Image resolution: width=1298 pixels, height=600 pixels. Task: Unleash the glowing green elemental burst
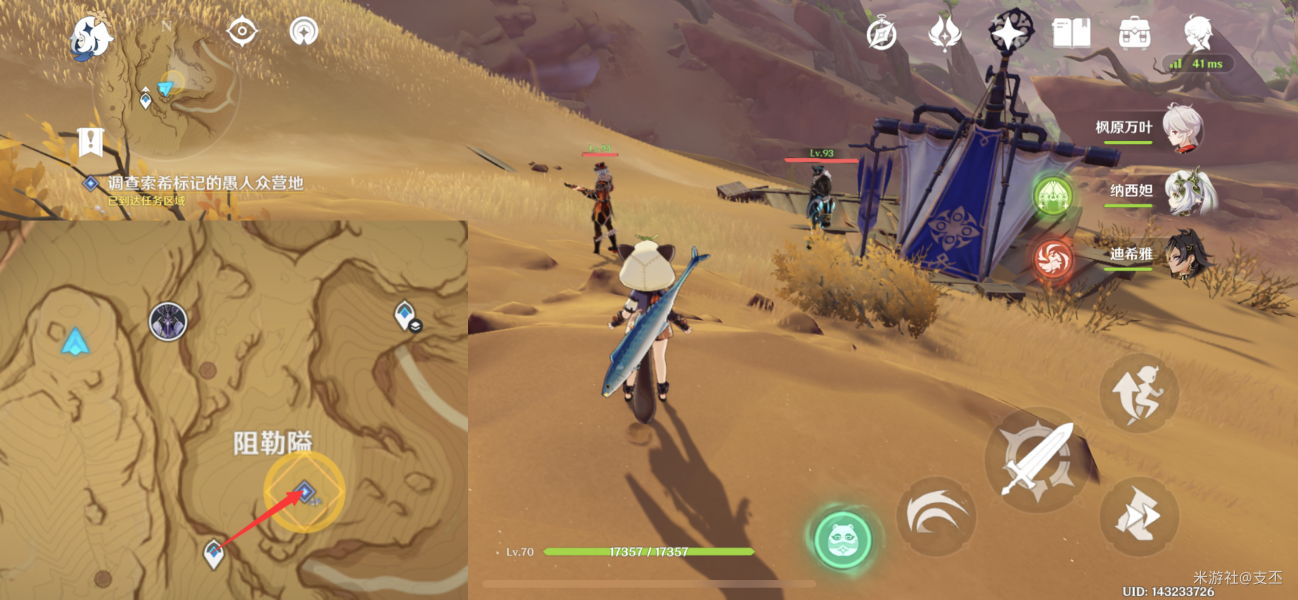tap(842, 540)
